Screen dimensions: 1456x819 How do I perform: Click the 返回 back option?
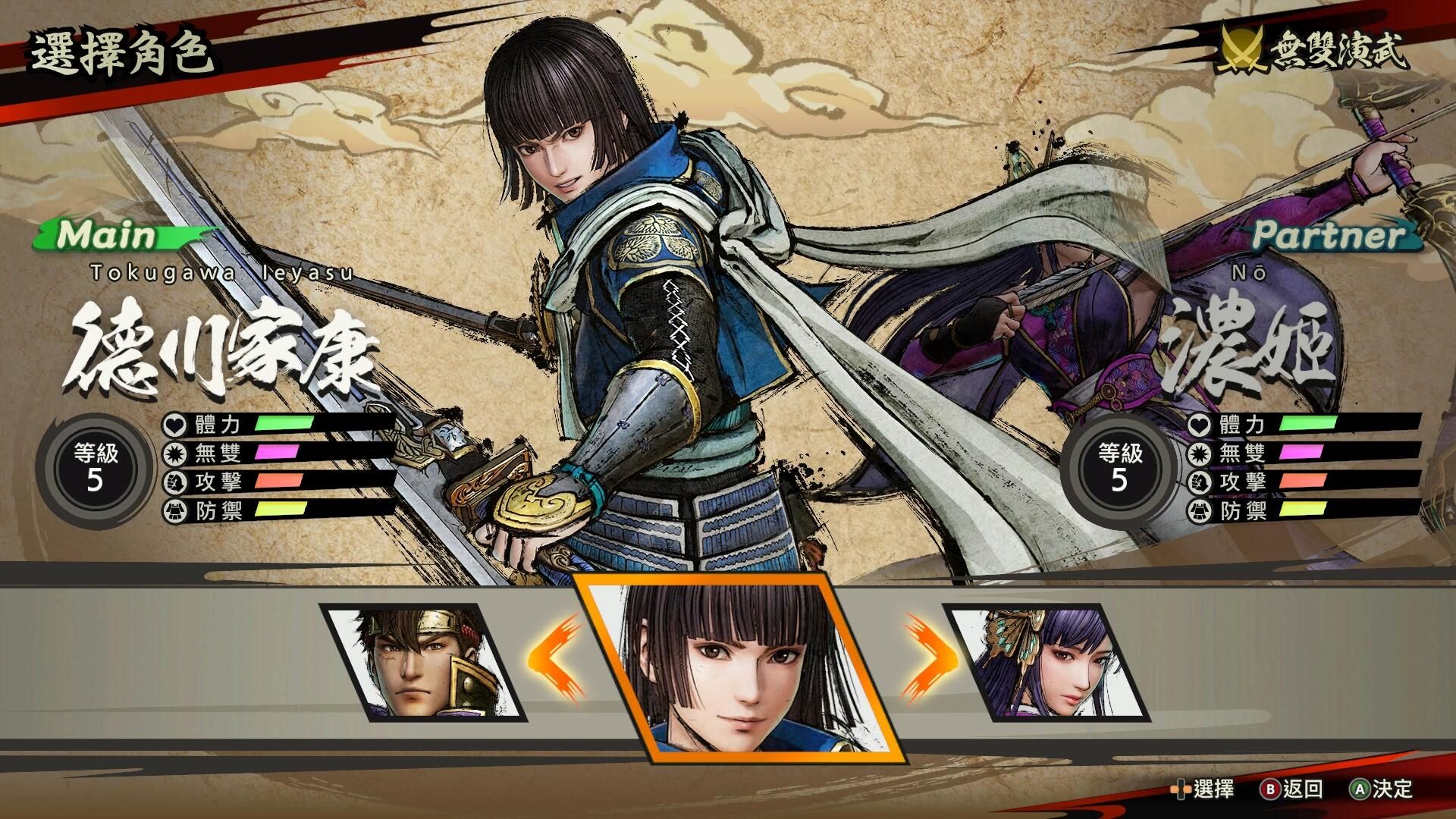pyautogui.click(x=1291, y=789)
